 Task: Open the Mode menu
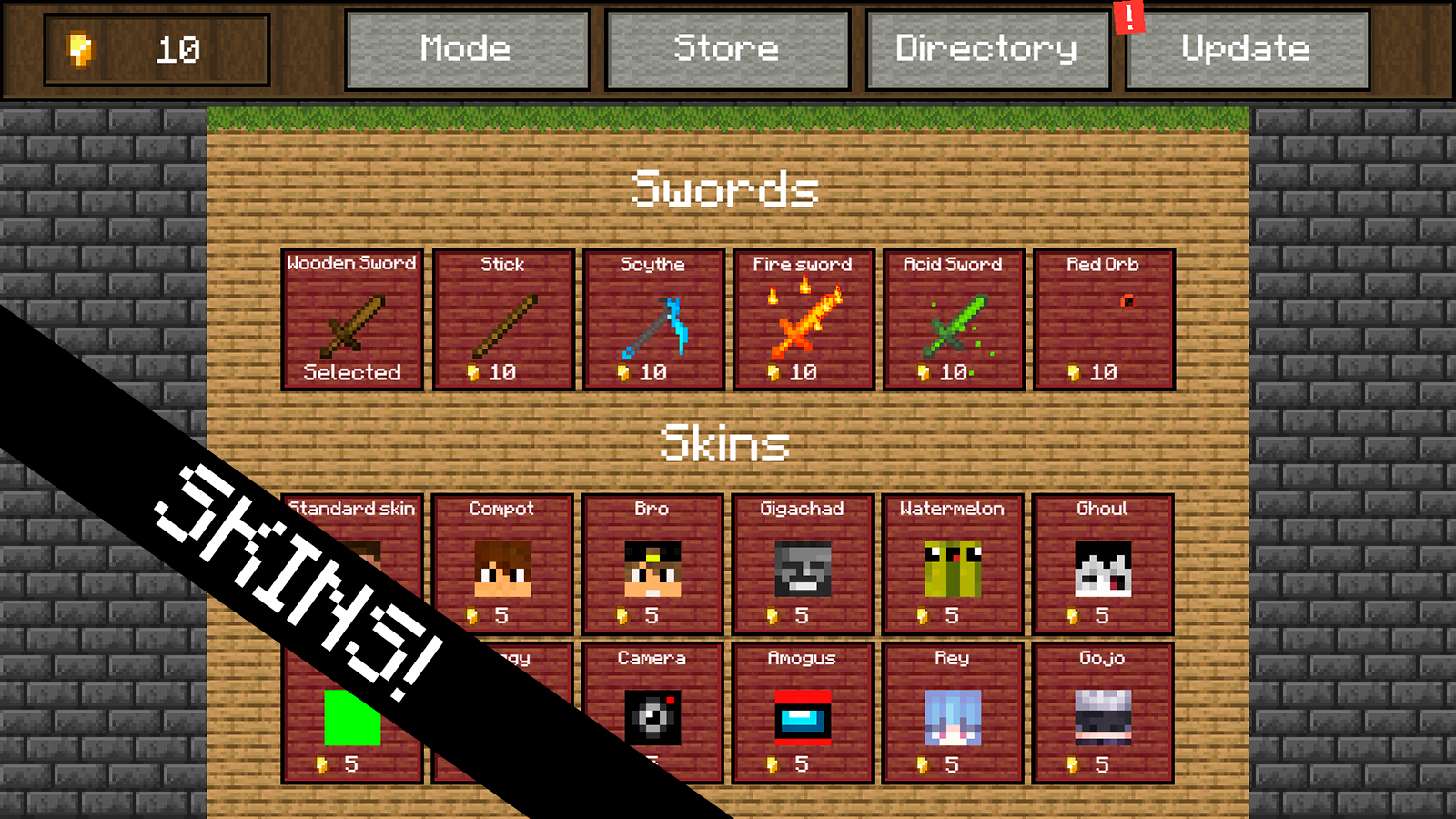click(x=466, y=49)
